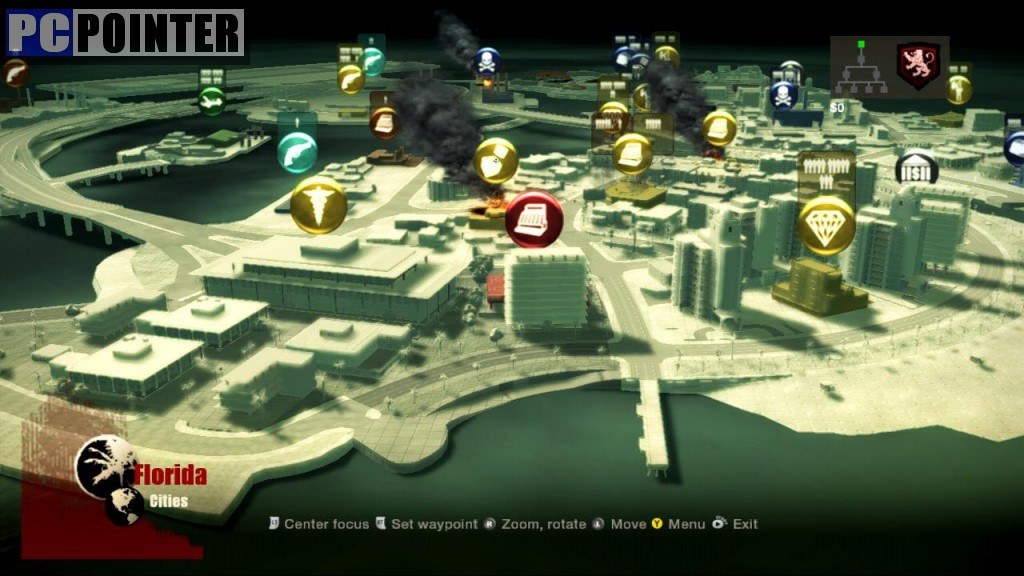Image resolution: width=1024 pixels, height=576 pixels.
Task: Select the Florida region label
Action: pyautogui.click(x=171, y=474)
